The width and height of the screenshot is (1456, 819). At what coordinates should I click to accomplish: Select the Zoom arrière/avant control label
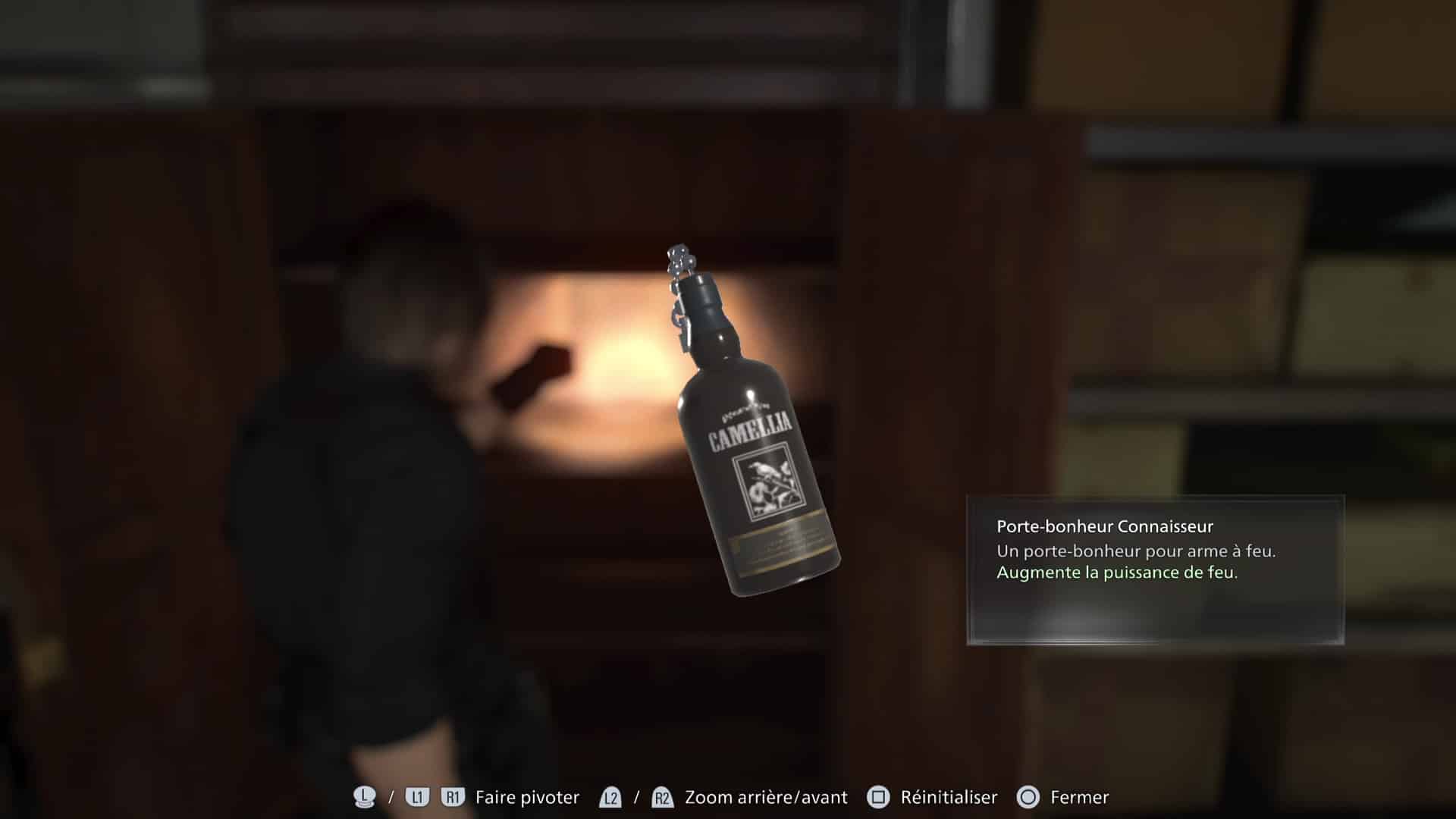point(765,797)
